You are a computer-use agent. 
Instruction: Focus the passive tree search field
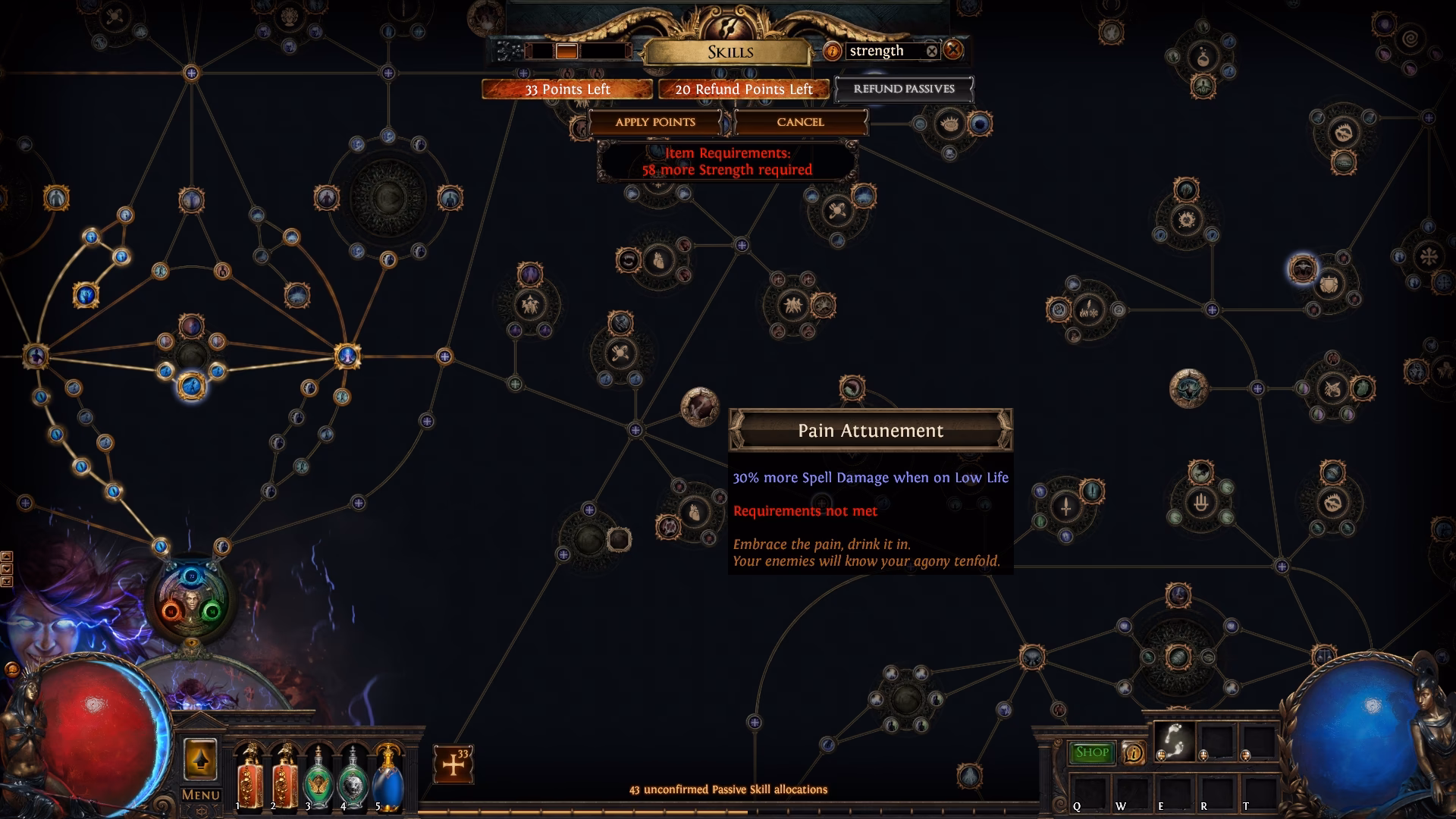tap(883, 51)
